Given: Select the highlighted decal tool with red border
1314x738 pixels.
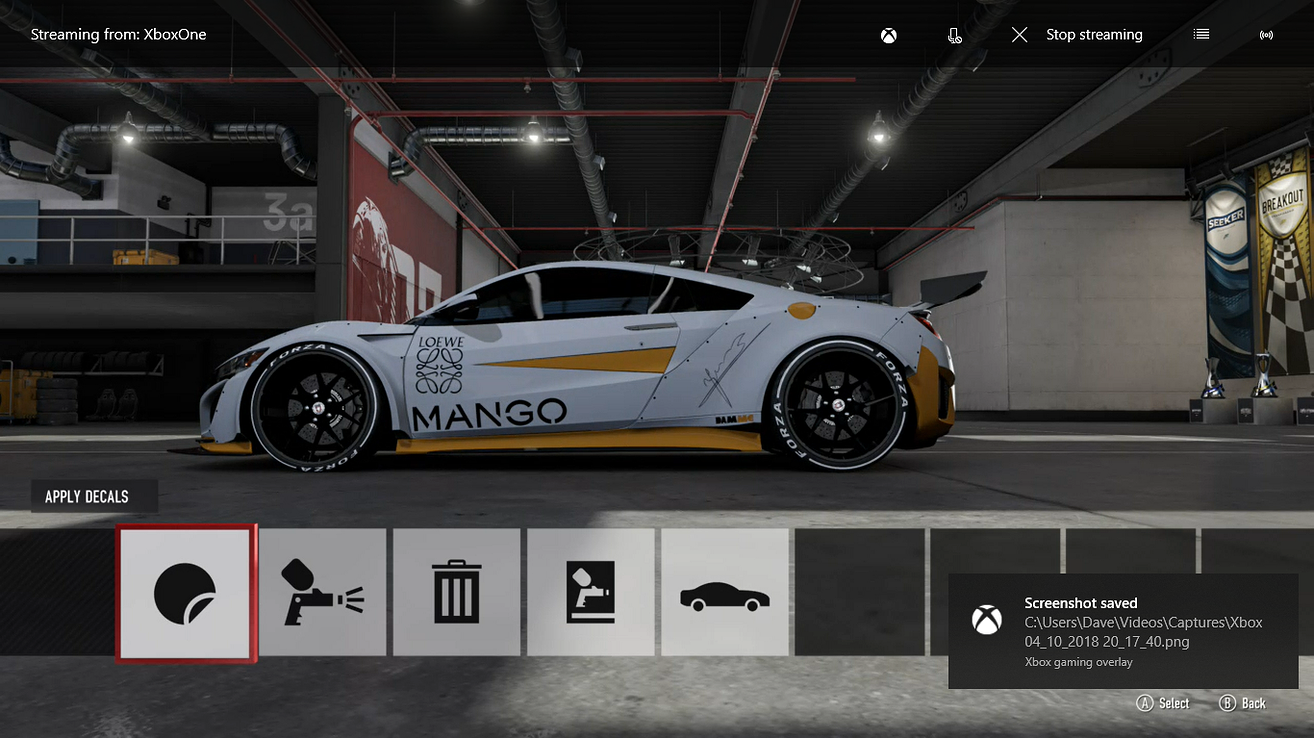Looking at the screenshot, I should point(185,591).
